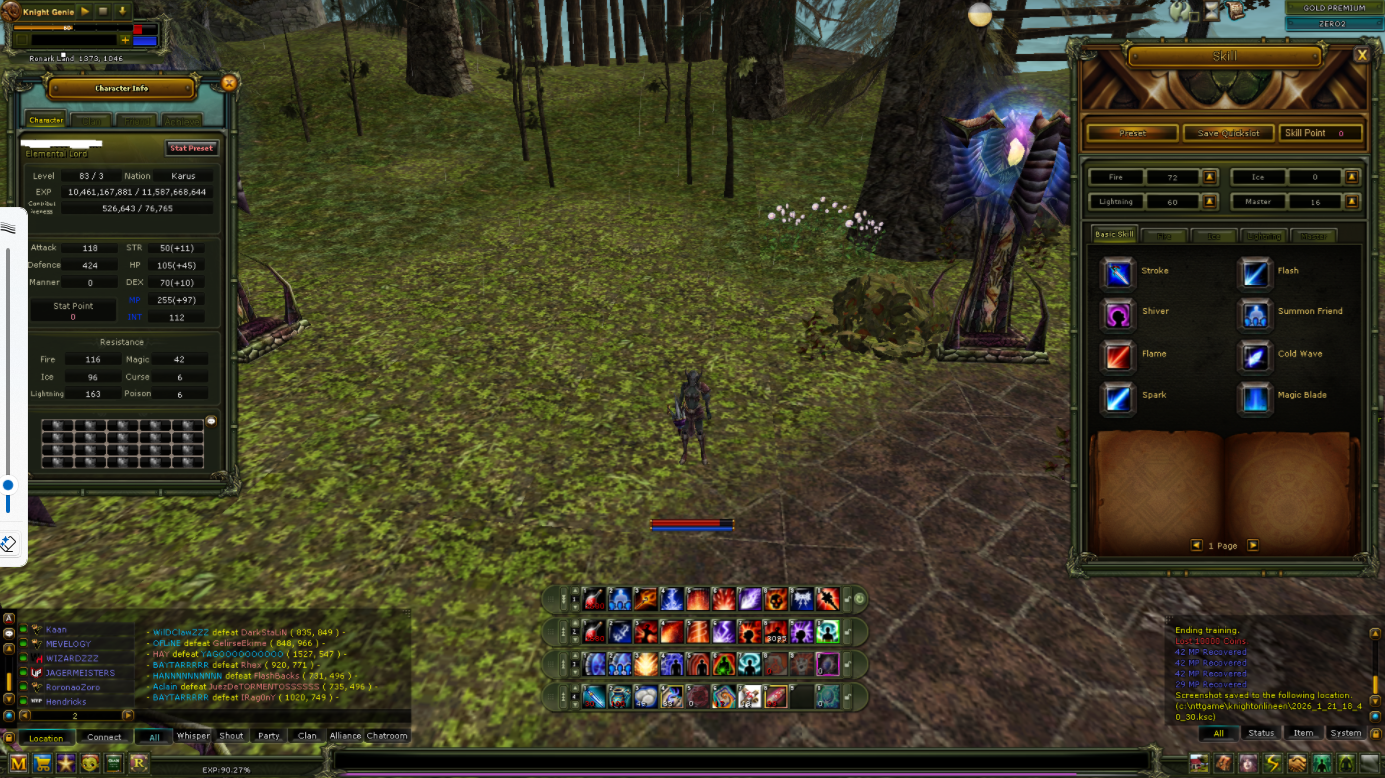Expand the Fire mastery points arrow

click(1210, 176)
